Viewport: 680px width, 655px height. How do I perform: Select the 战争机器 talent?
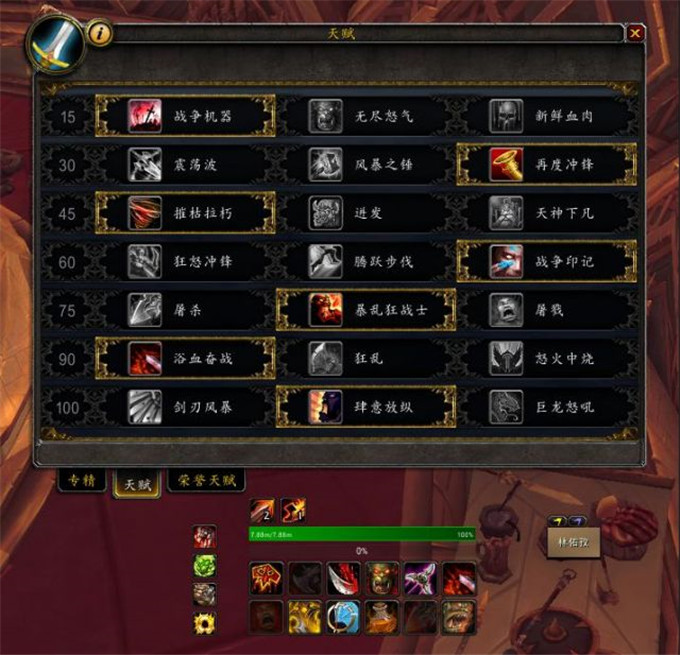(185, 116)
